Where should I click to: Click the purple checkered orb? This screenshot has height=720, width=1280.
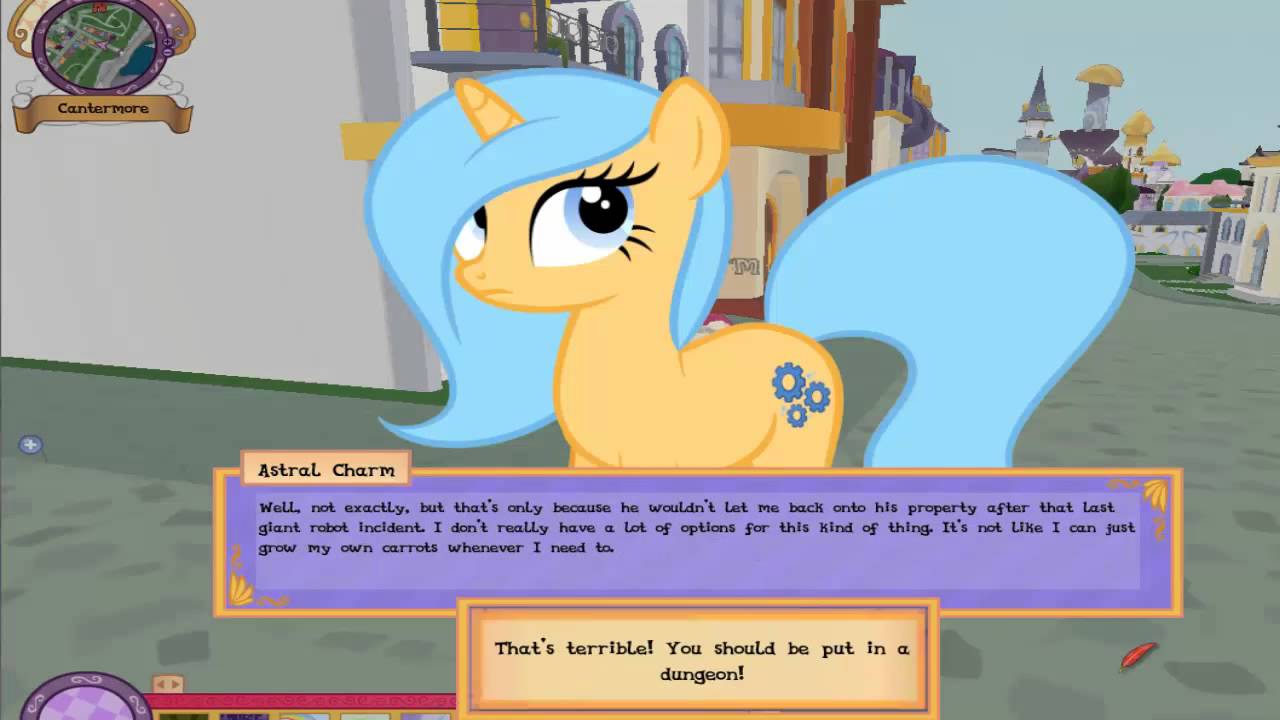point(85,702)
